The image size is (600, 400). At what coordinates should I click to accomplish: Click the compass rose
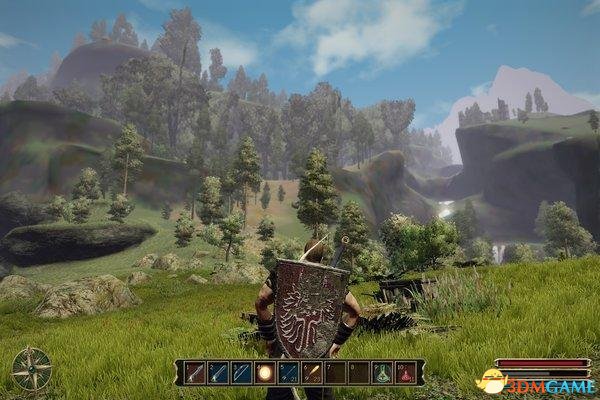click(31, 368)
